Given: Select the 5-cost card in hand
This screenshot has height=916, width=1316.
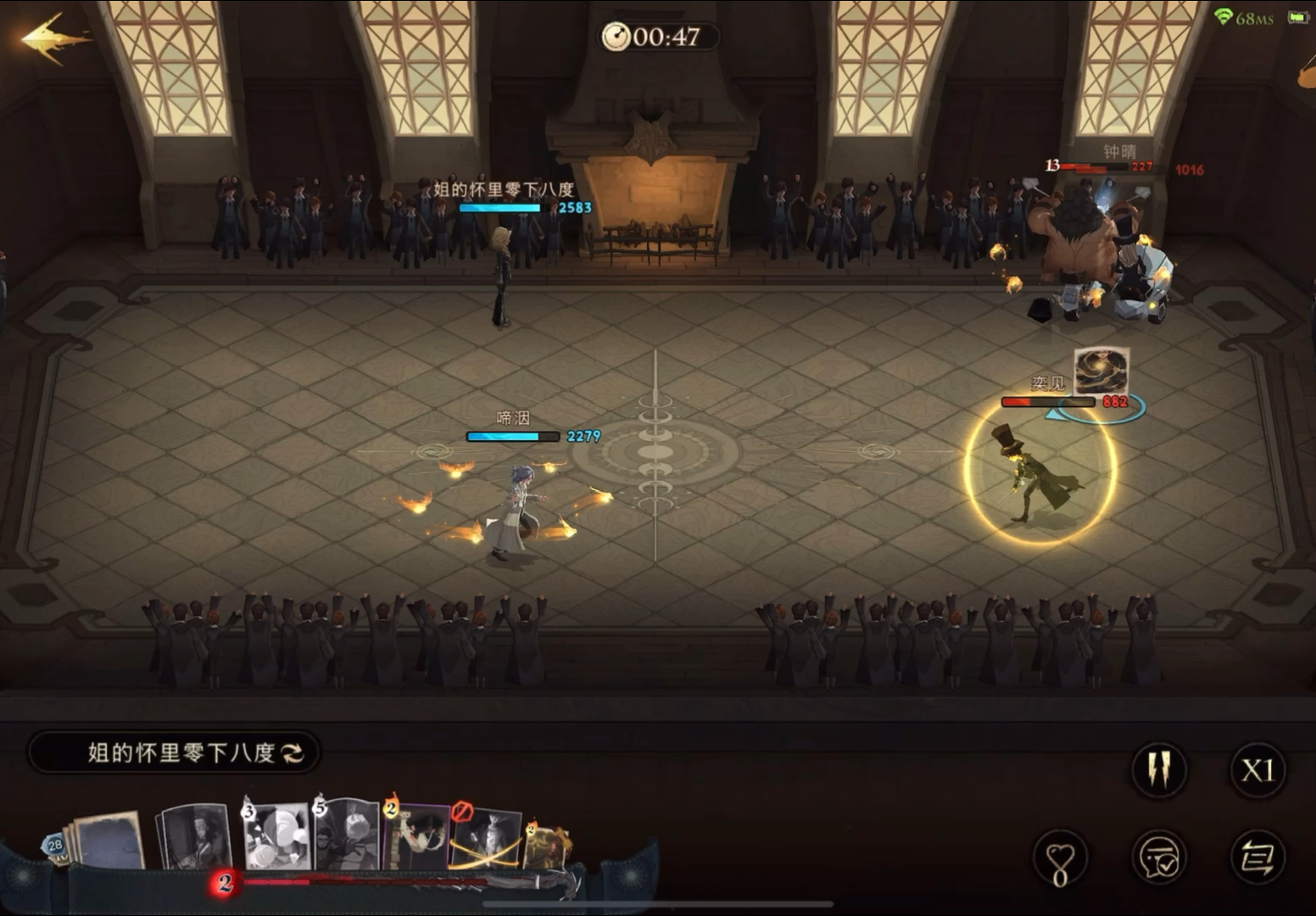Looking at the screenshot, I should [346, 835].
